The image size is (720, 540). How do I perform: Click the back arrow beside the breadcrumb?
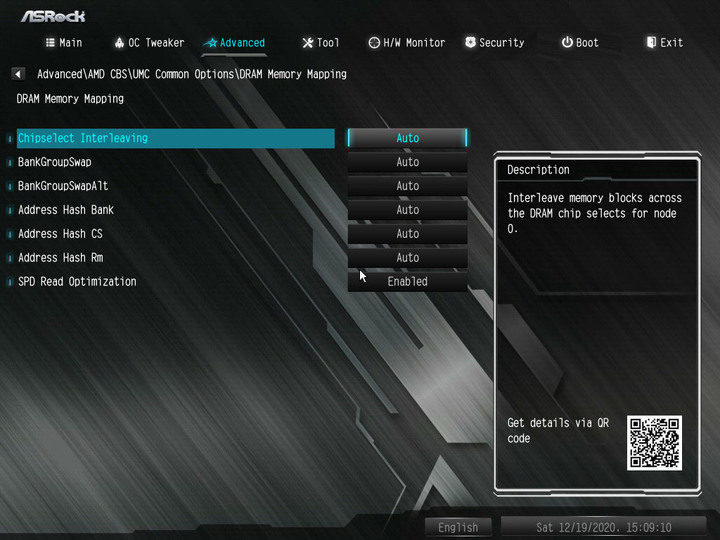tap(18, 74)
